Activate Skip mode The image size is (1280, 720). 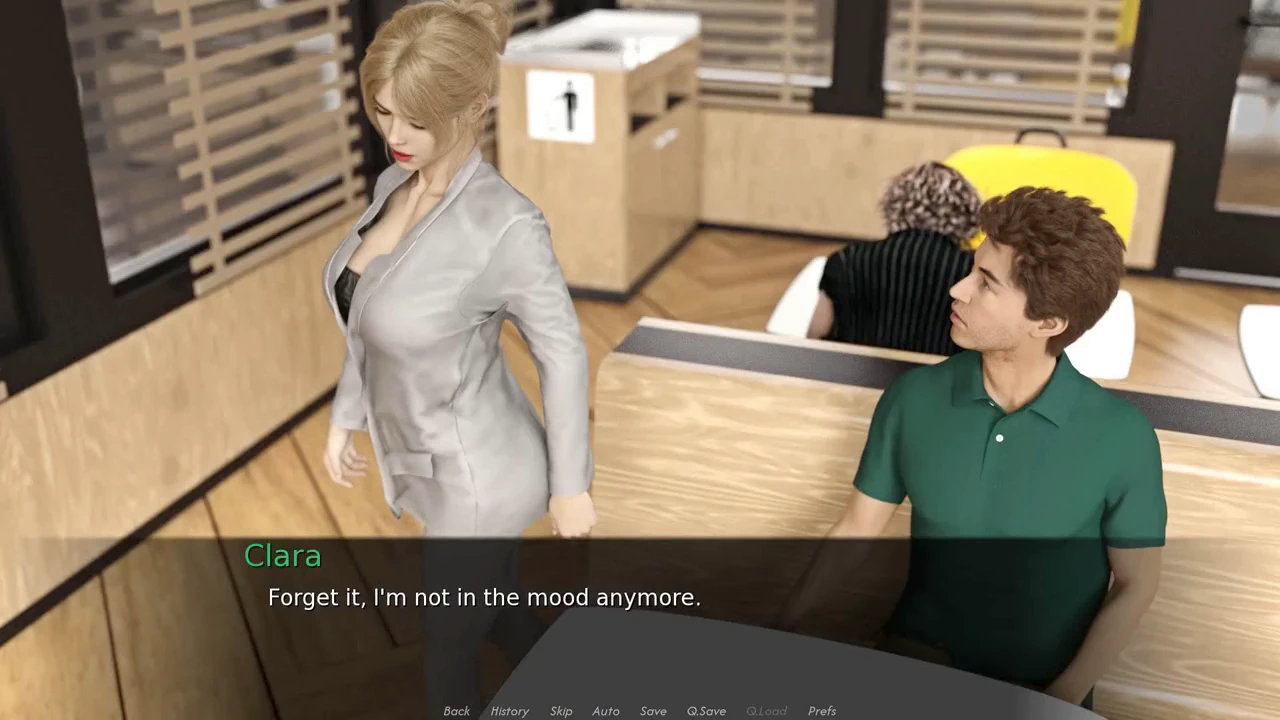tap(561, 711)
